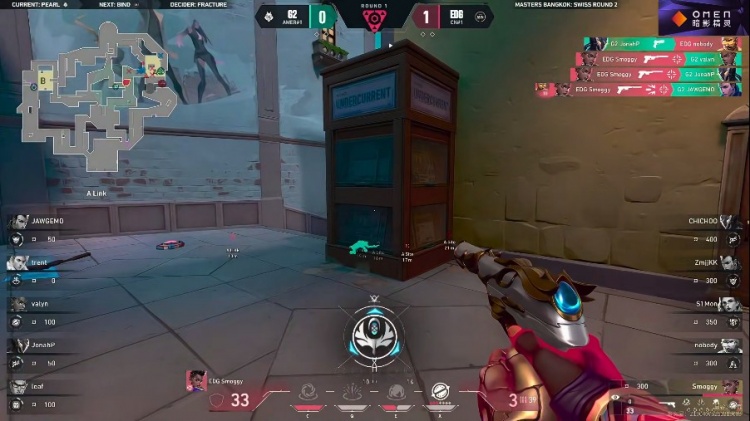
Task: Click EDG Smoggy's agent portrait
Action: click(x=195, y=380)
